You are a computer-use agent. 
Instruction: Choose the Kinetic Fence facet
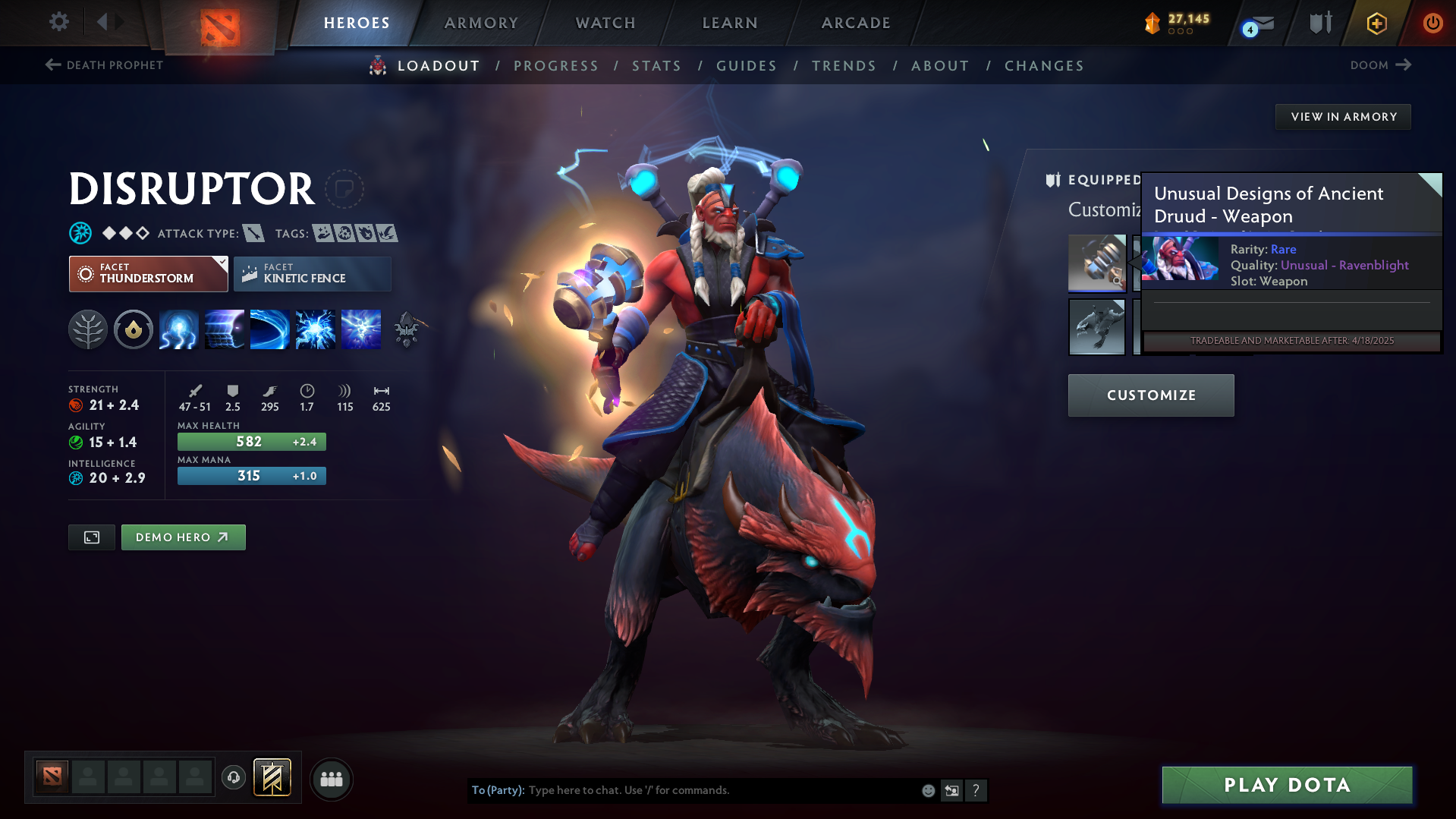312,274
